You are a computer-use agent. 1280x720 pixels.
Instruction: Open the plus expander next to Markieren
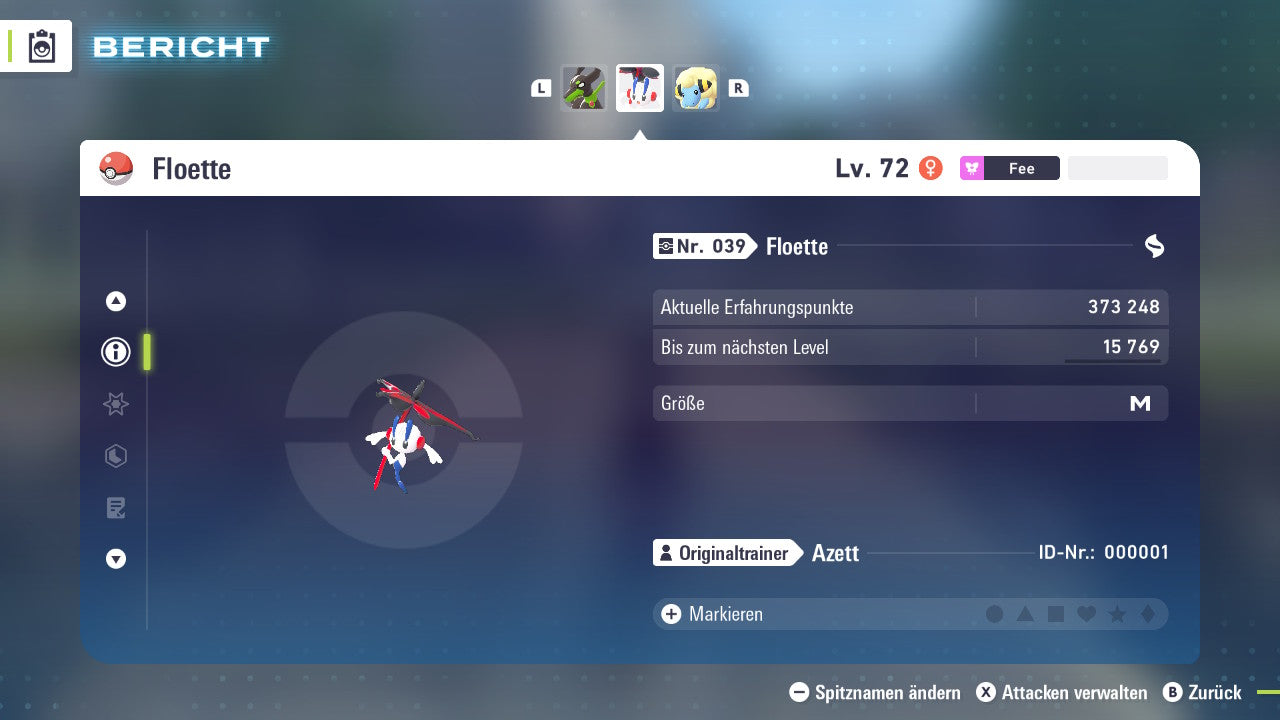coord(670,614)
